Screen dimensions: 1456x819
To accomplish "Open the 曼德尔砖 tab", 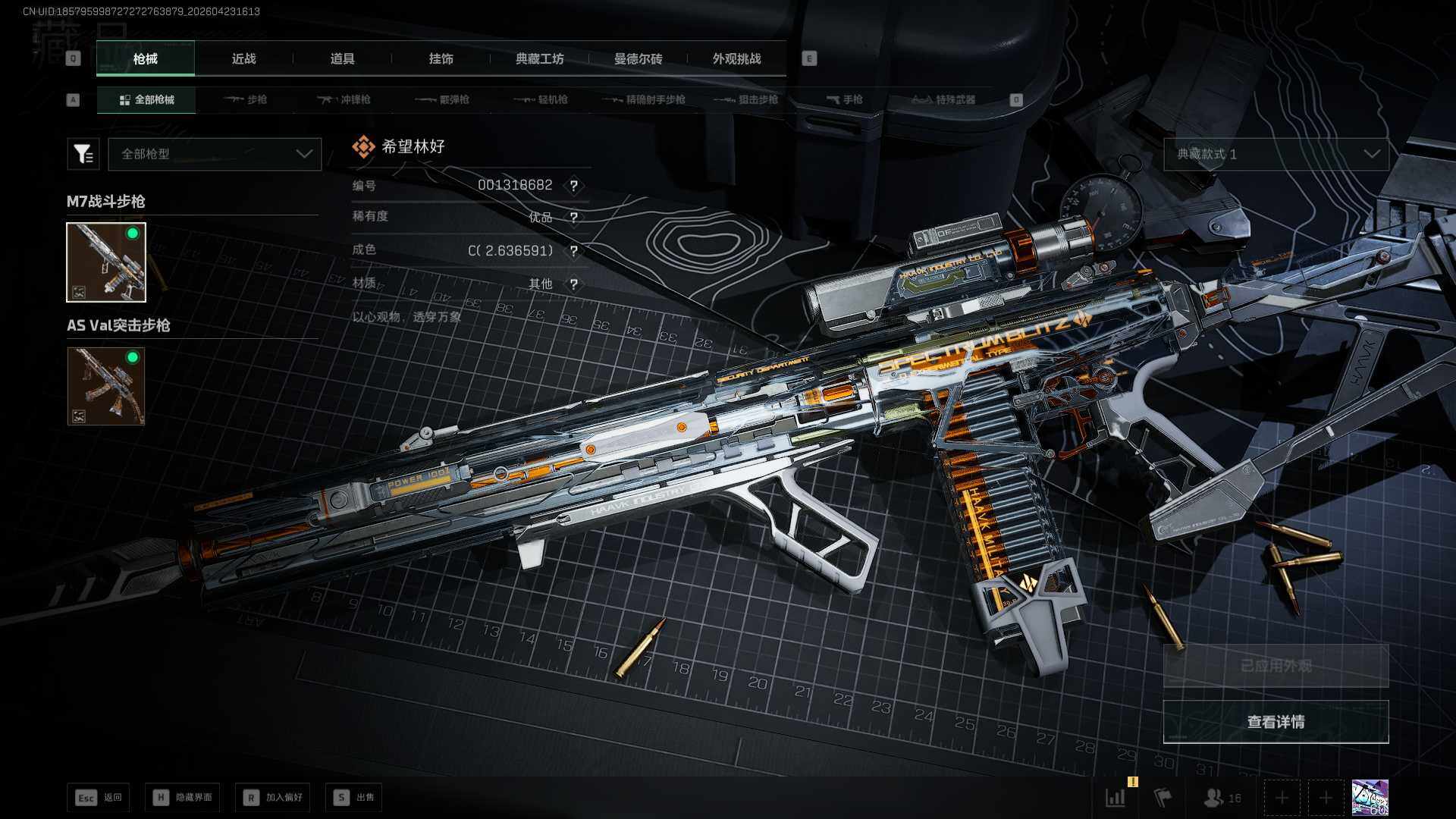I will [x=638, y=59].
